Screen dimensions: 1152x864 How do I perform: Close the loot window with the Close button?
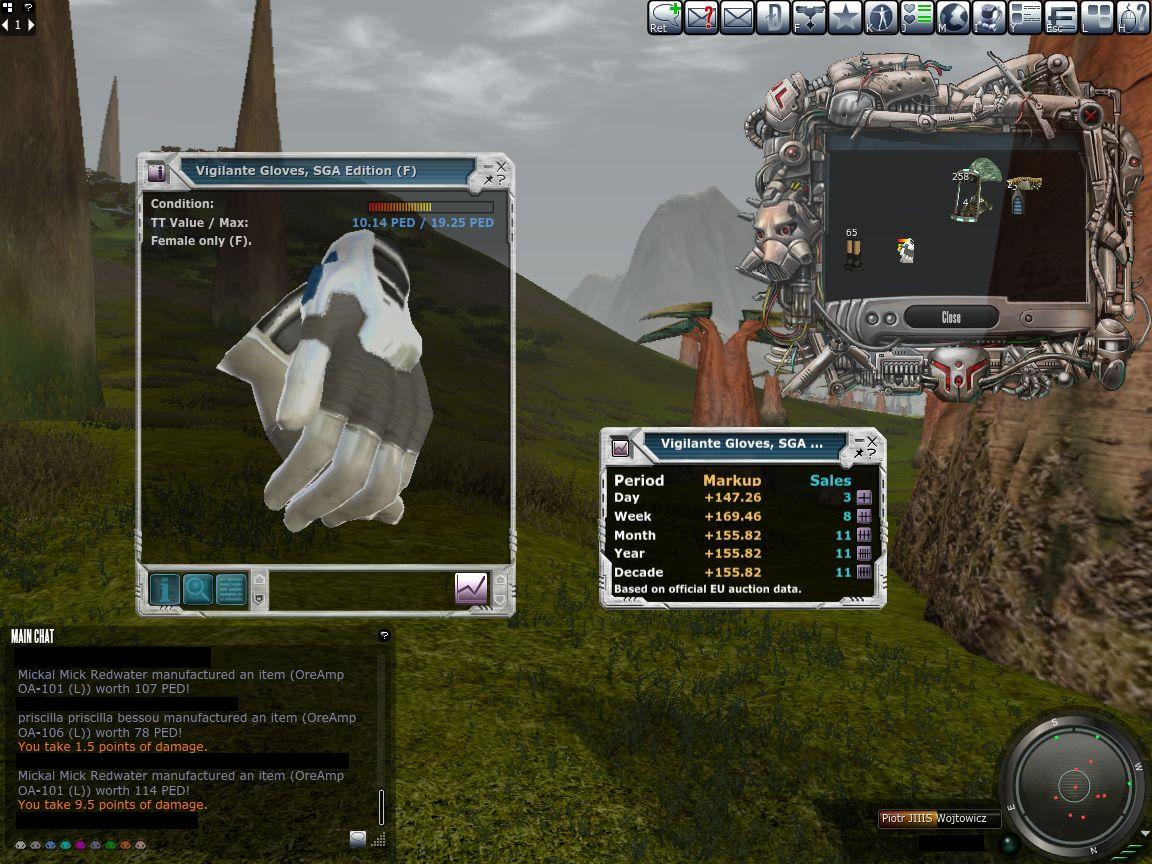951,318
